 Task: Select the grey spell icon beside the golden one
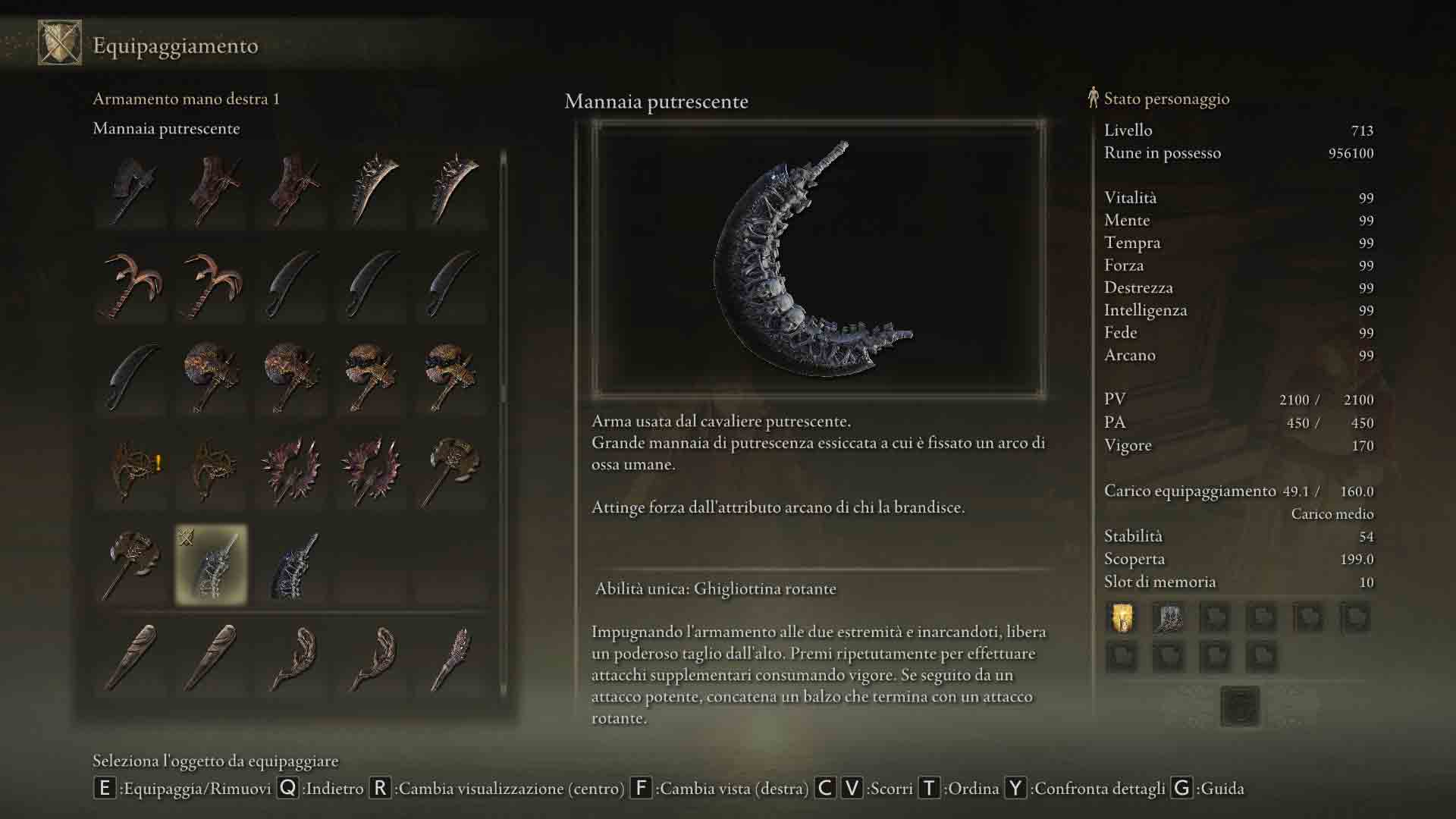click(1168, 618)
